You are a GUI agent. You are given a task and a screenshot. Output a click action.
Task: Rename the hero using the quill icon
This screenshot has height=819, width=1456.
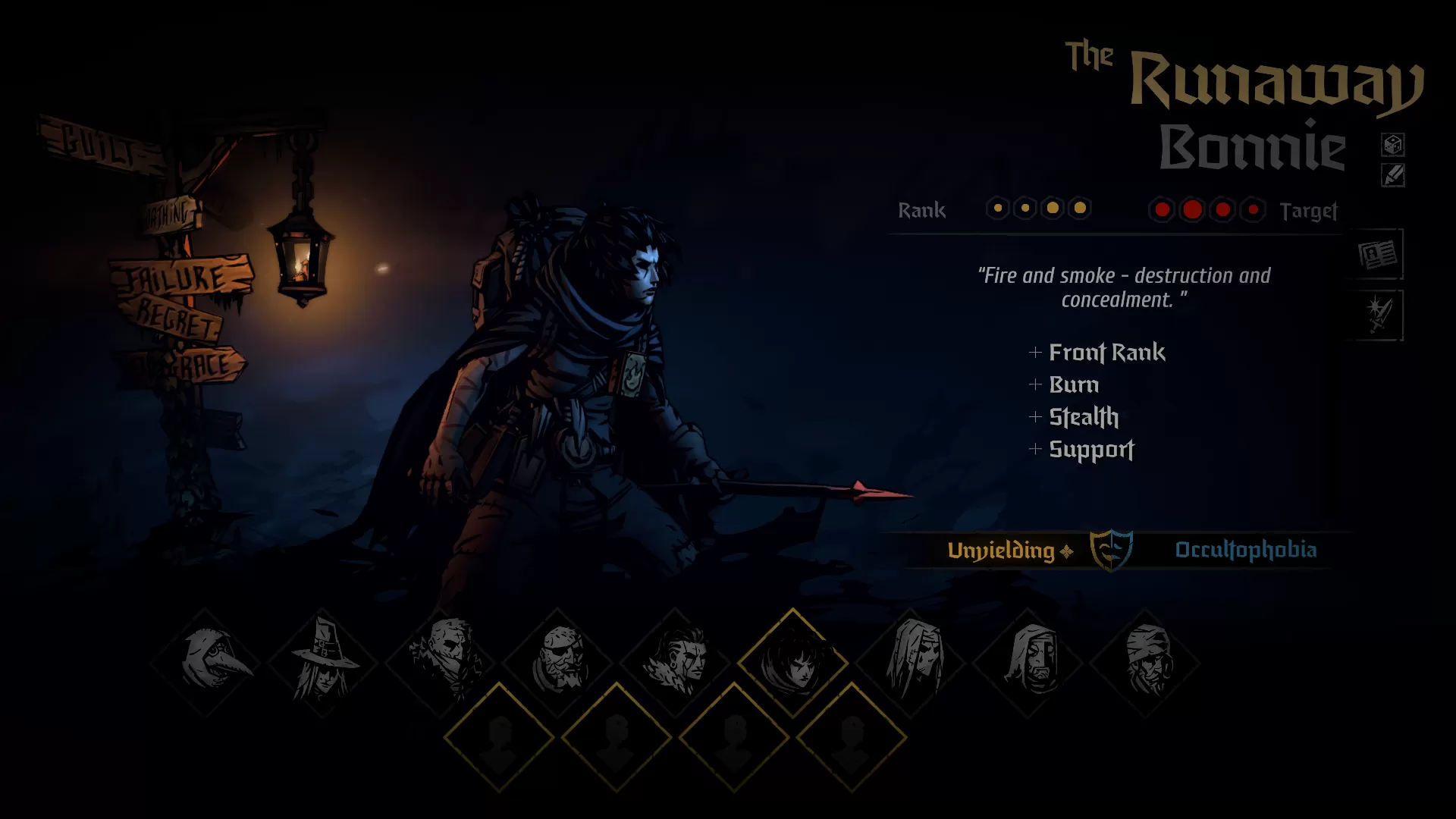pos(1392,176)
